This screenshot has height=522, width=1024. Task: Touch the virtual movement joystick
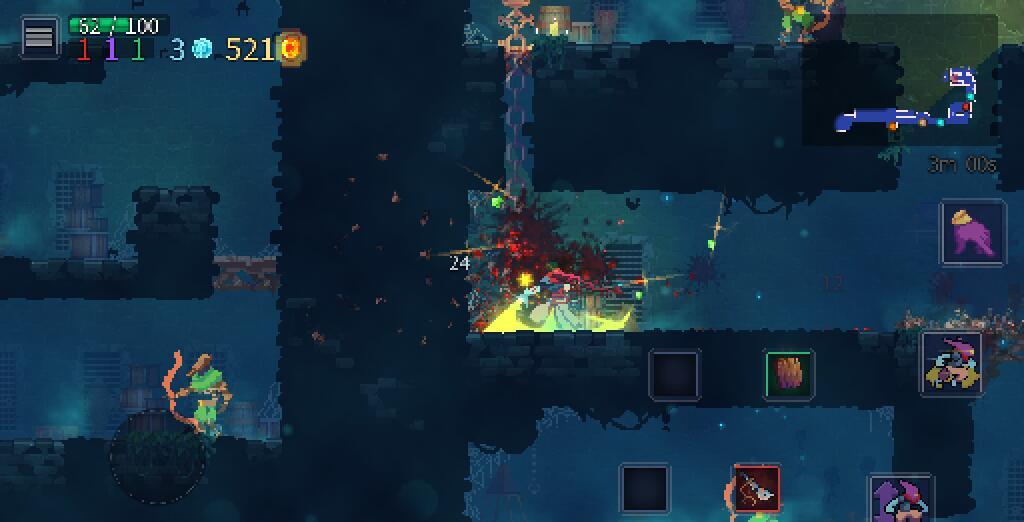point(158,456)
